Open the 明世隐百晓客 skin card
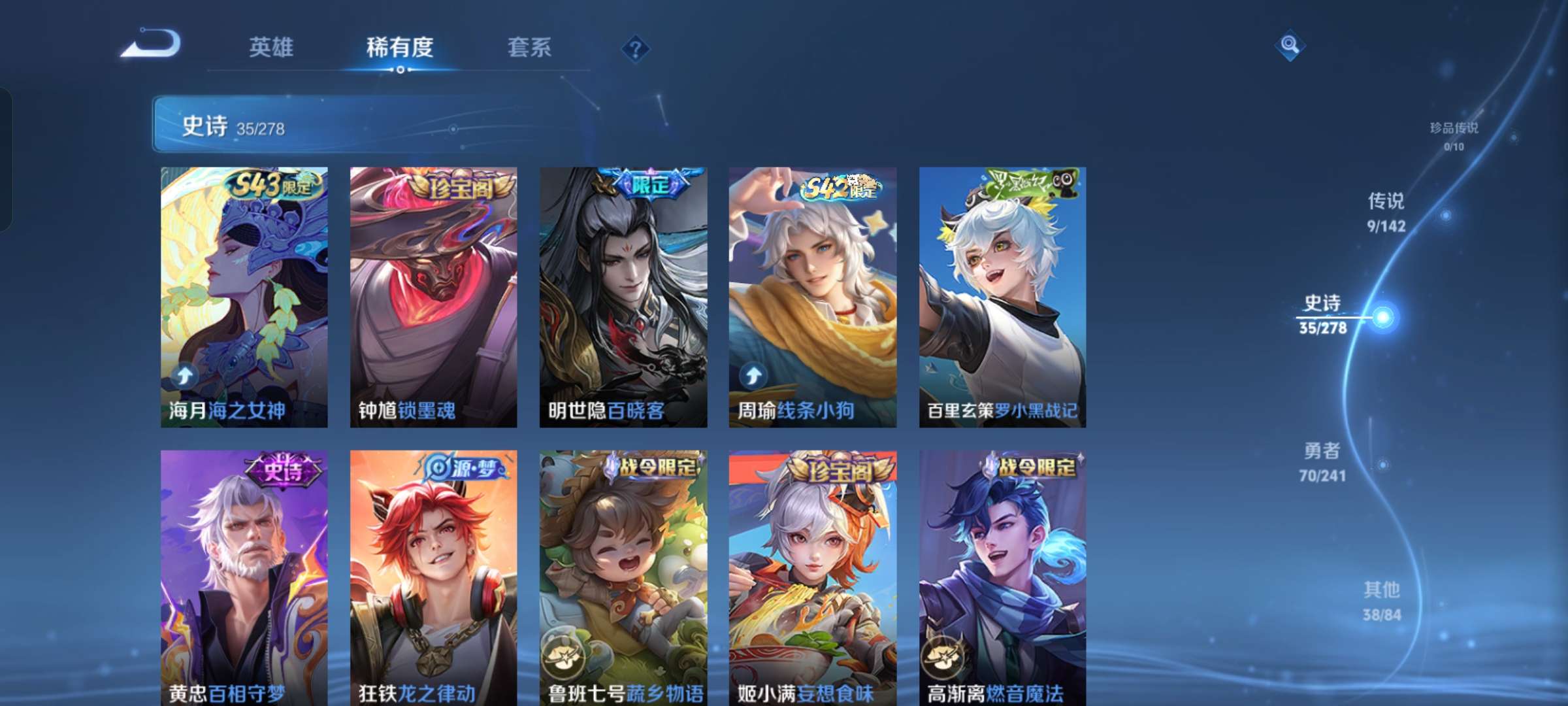This screenshot has height=706, width=1568. click(622, 288)
